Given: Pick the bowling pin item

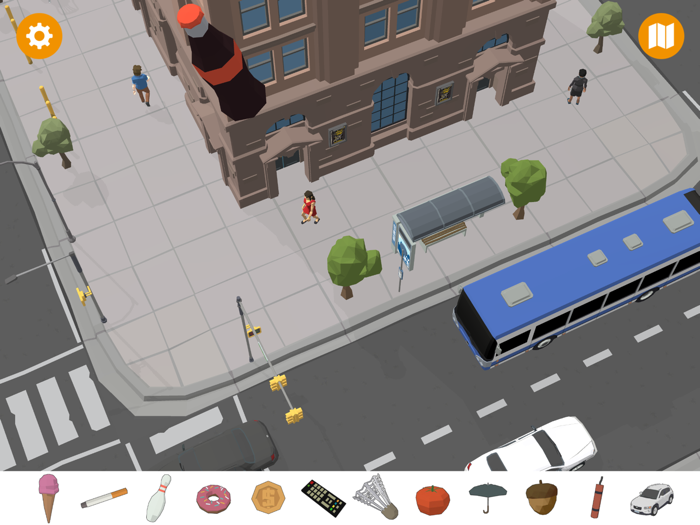Looking at the screenshot, I should 158,498.
